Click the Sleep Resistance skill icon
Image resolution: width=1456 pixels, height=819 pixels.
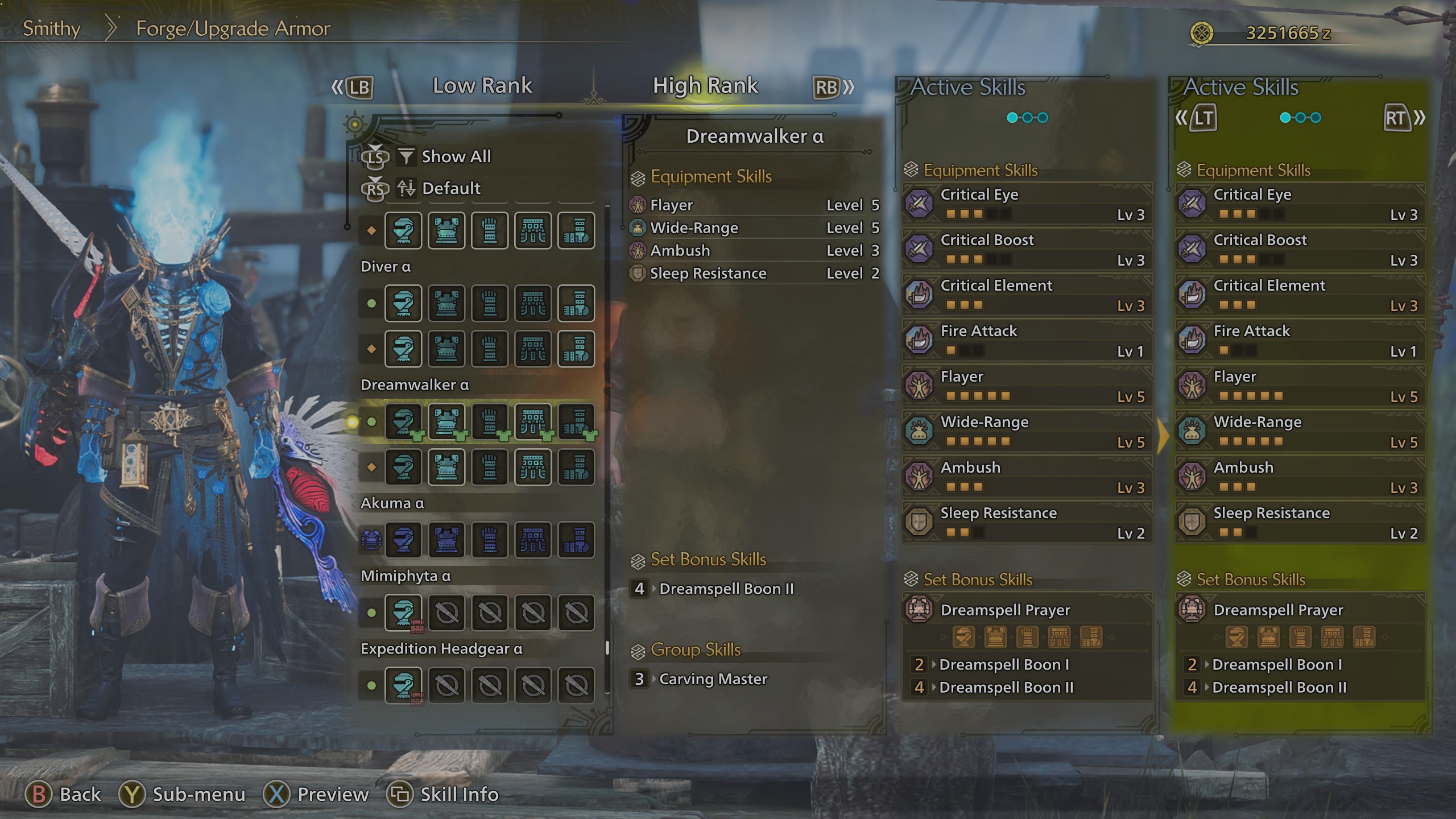[919, 522]
